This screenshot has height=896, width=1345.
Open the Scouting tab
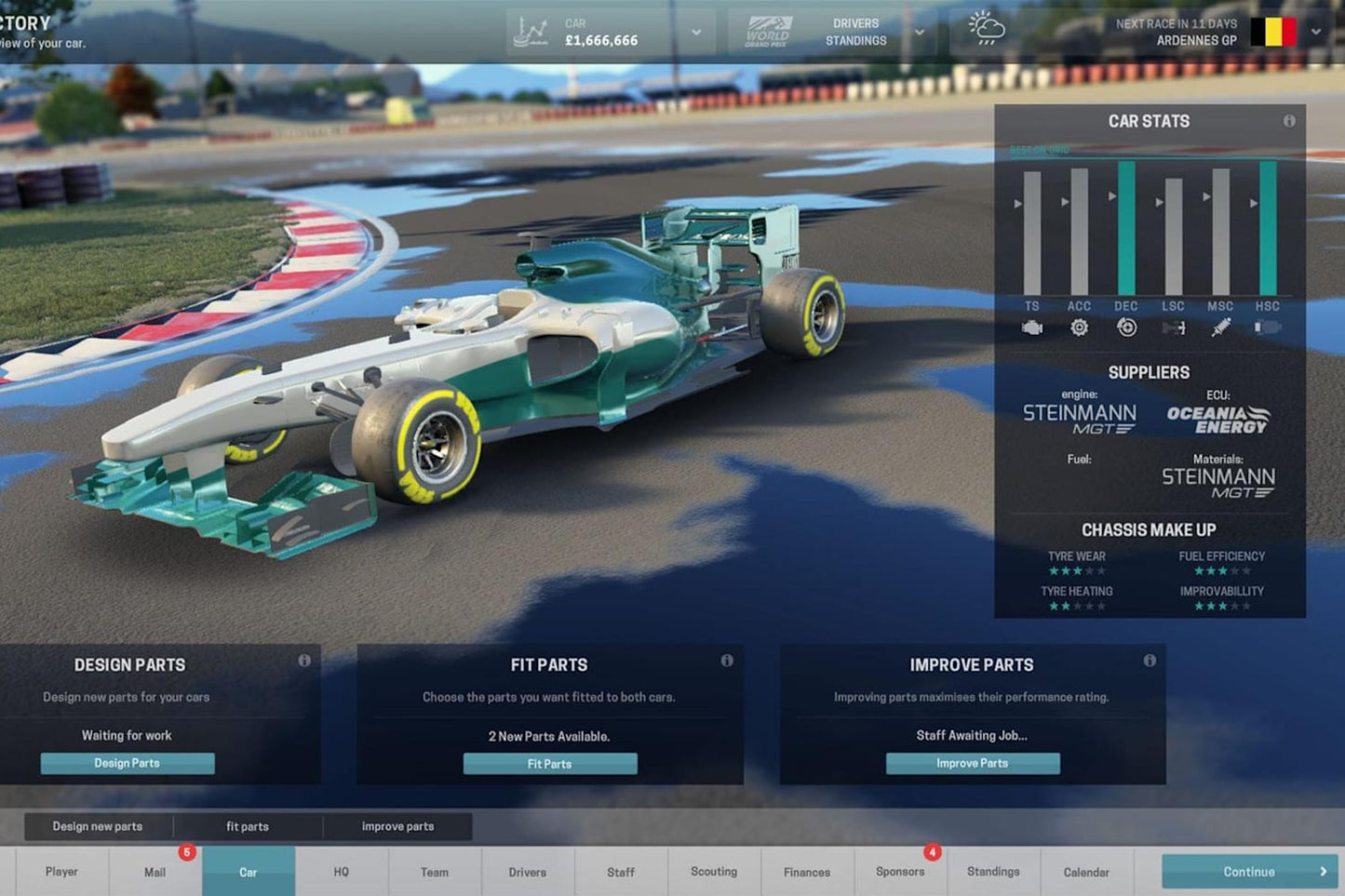(x=714, y=872)
